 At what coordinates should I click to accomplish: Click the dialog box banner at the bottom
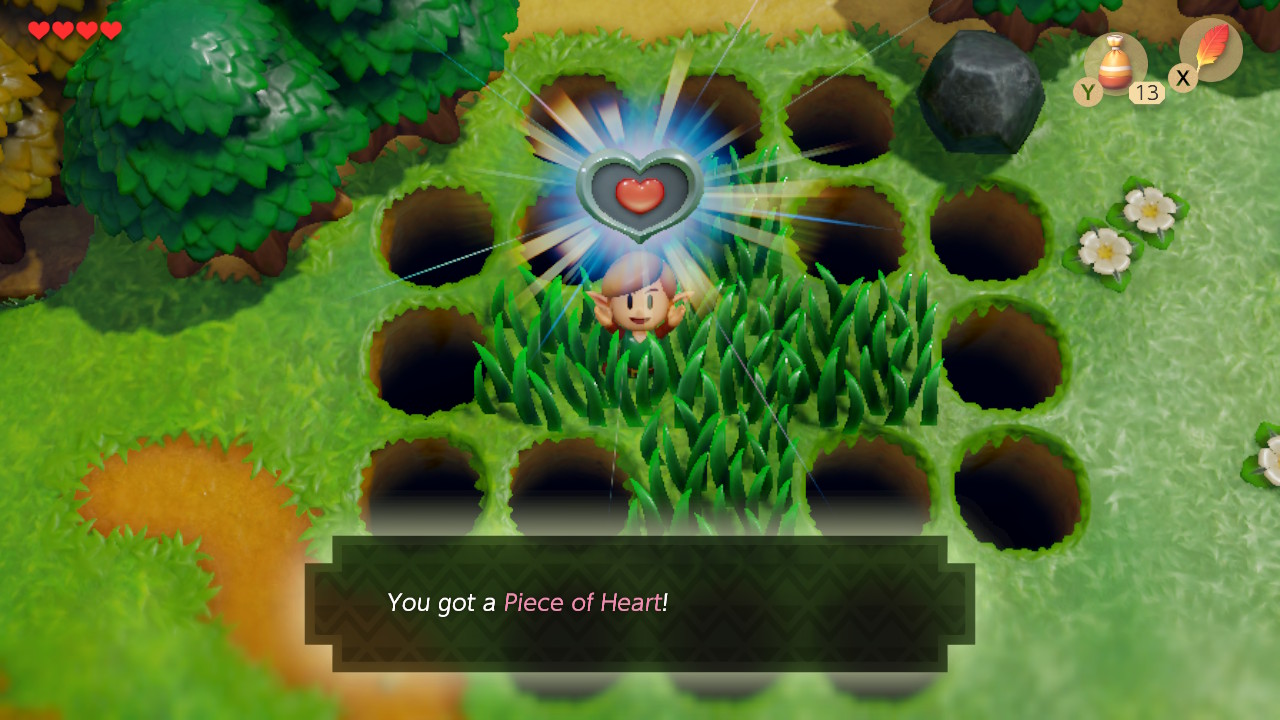(x=640, y=603)
